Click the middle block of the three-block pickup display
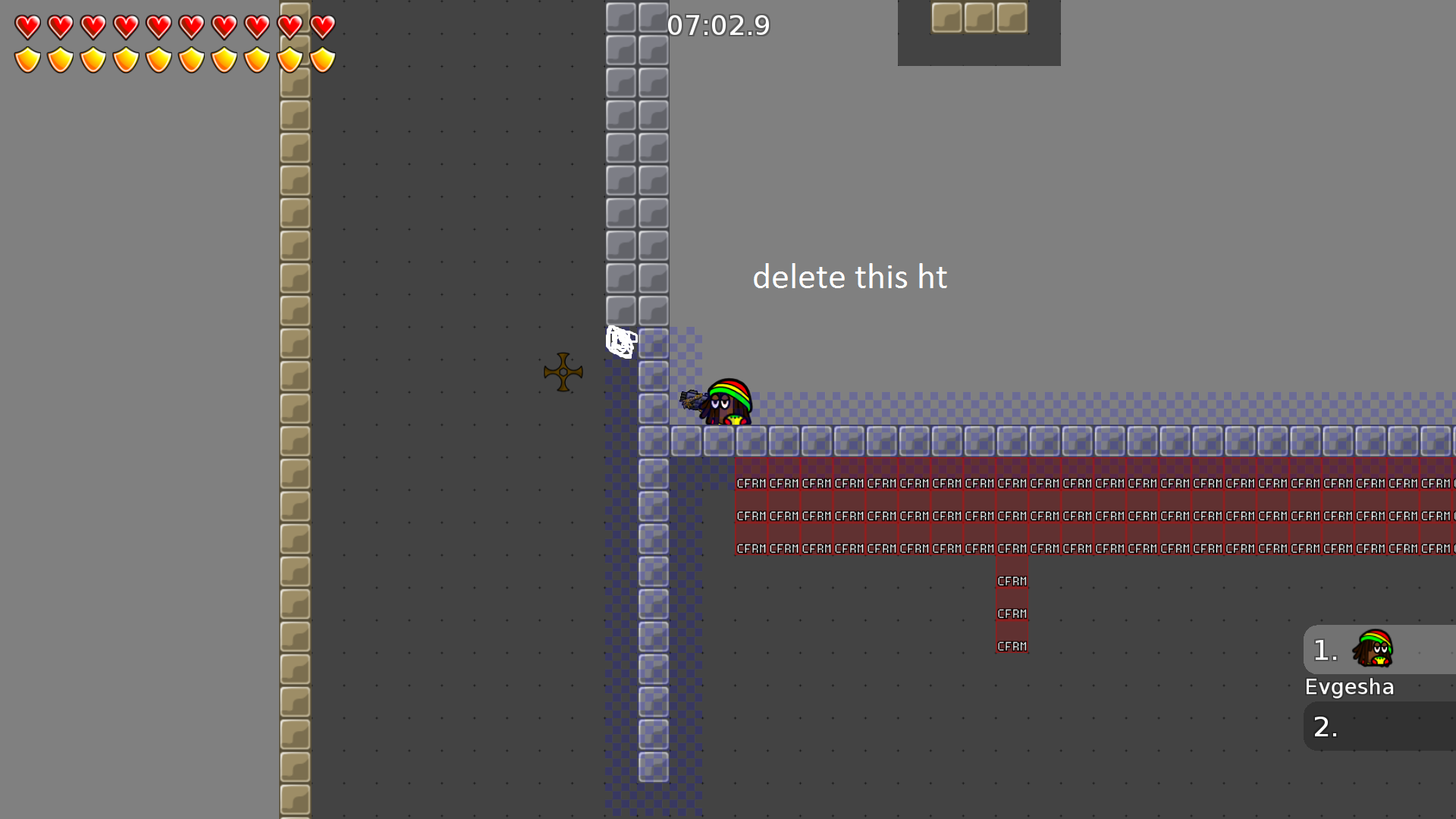 tap(979, 17)
